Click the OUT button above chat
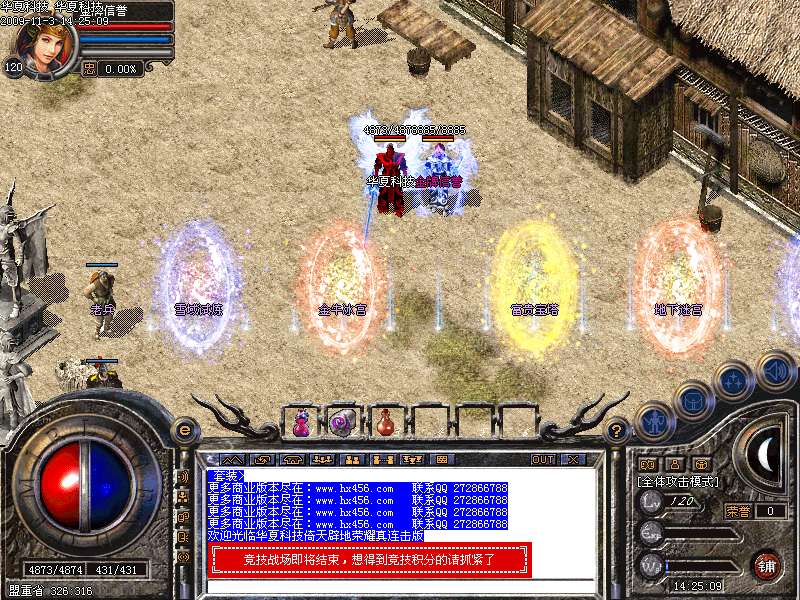The height and width of the screenshot is (600, 800). 543,460
